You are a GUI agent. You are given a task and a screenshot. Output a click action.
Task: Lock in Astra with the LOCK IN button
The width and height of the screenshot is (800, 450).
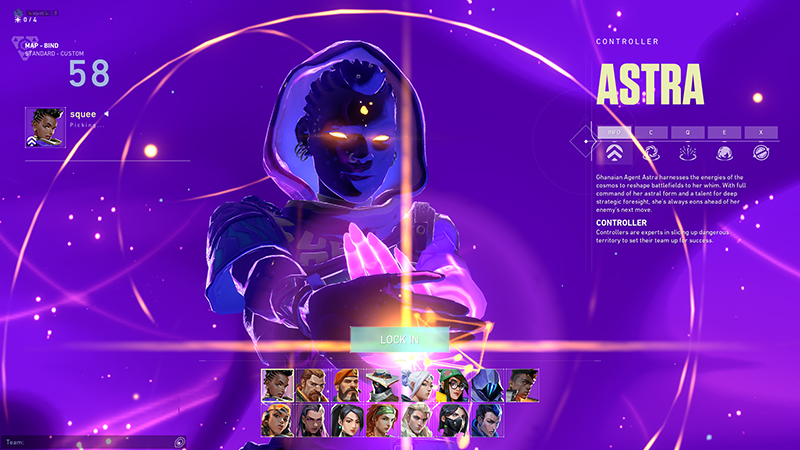click(x=399, y=340)
